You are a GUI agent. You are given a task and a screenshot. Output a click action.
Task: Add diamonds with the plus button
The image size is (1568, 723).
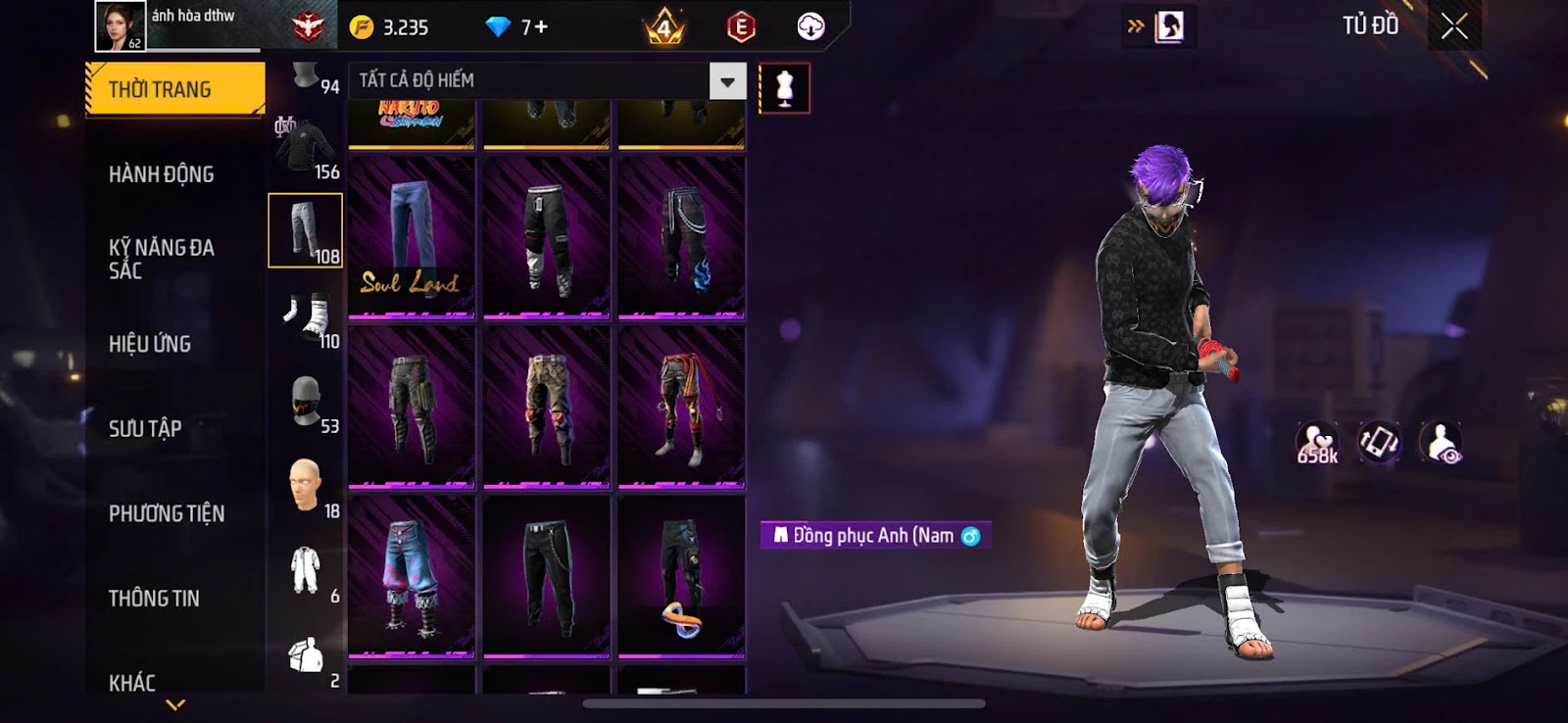pyautogui.click(x=540, y=27)
